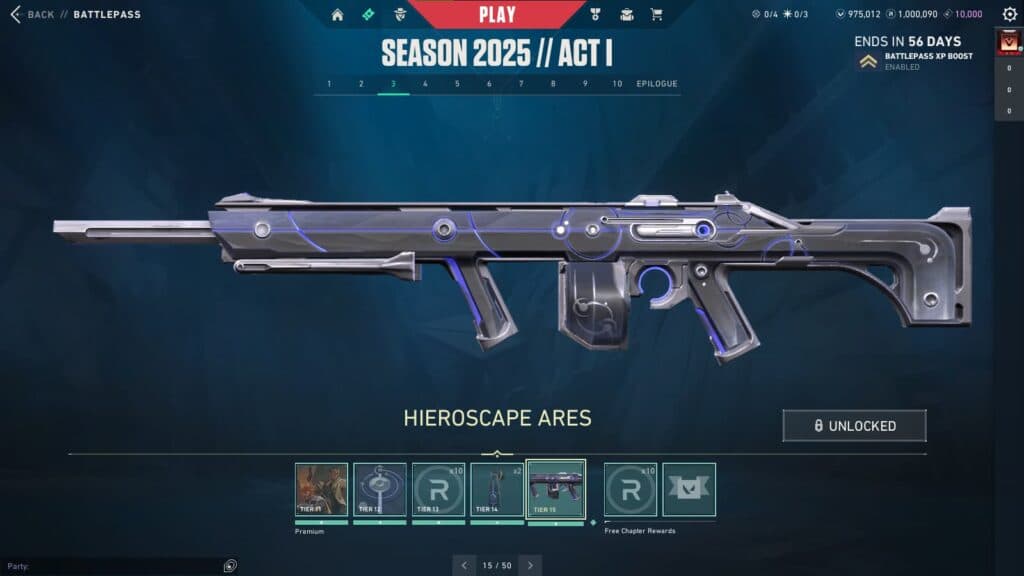Viewport: 1024px width, 576px height.
Task: Select the Tier 14 gun buddy reward
Action: pos(497,489)
